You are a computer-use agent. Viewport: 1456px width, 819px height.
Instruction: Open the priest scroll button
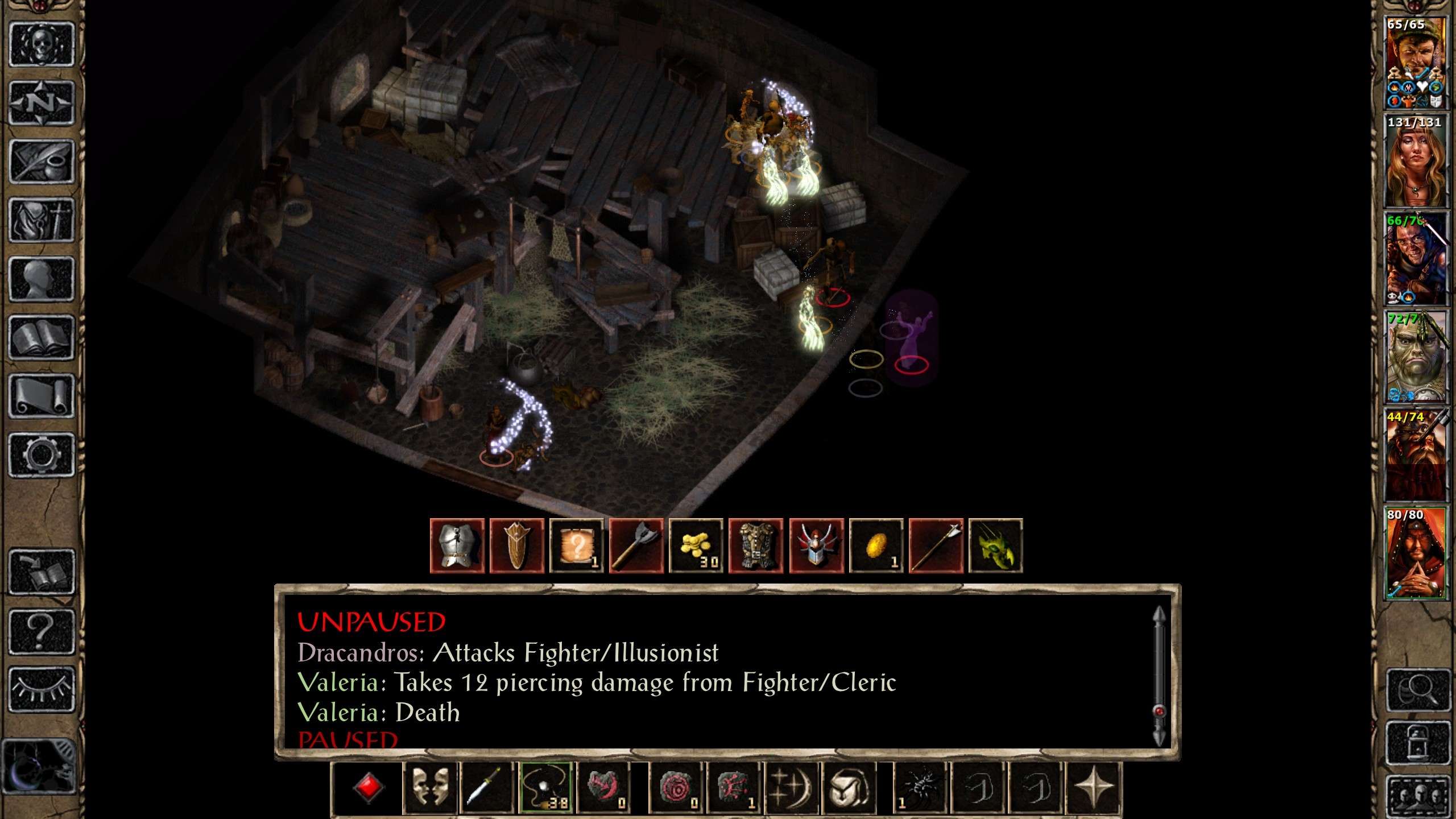(42, 396)
